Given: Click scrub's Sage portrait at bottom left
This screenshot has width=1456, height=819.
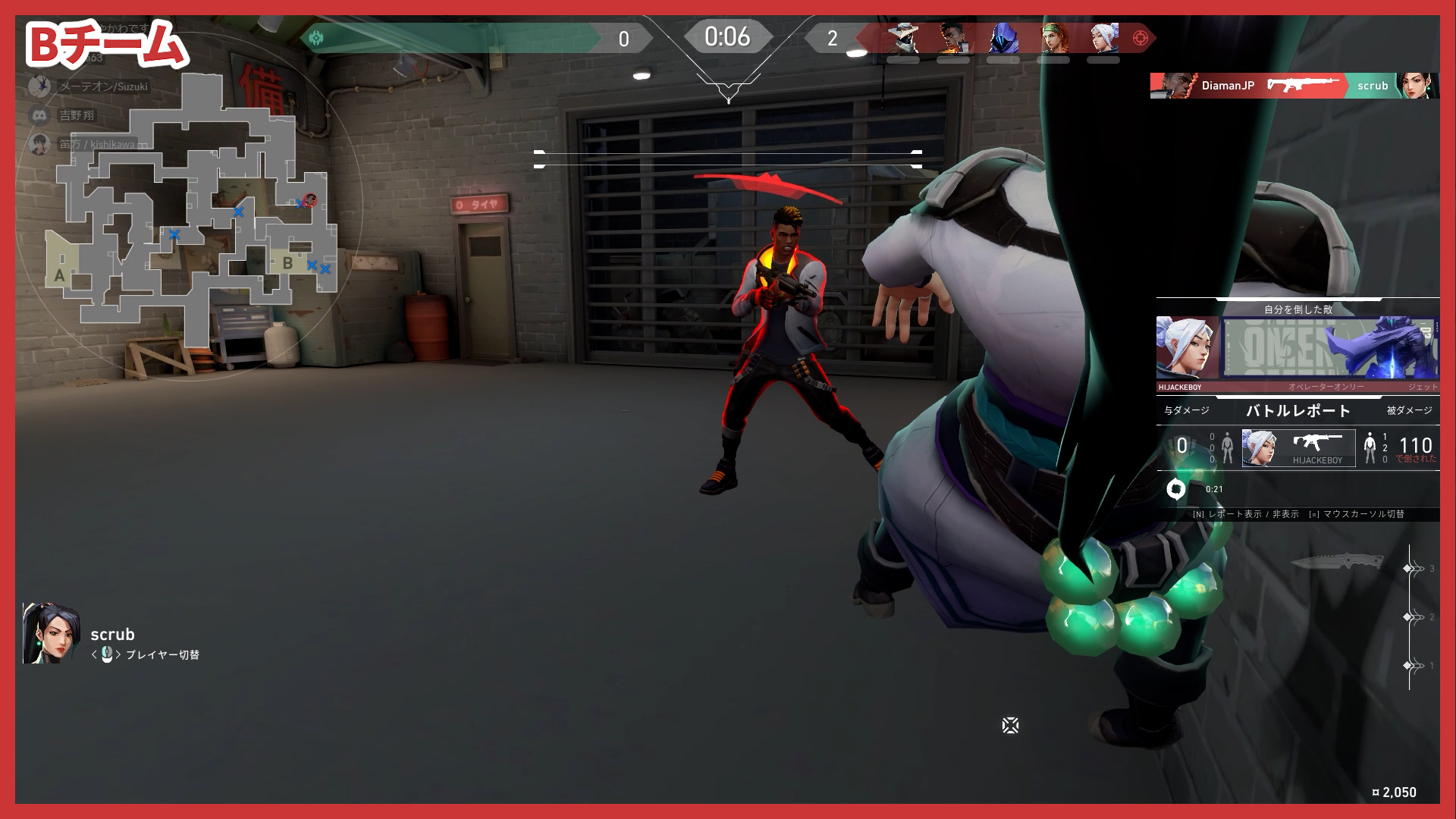Looking at the screenshot, I should click(x=51, y=634).
